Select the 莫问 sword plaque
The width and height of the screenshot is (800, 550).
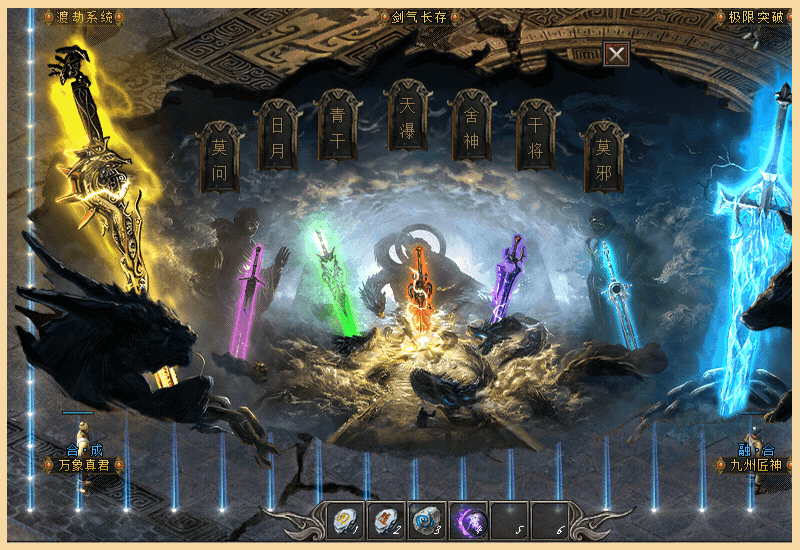pos(220,158)
